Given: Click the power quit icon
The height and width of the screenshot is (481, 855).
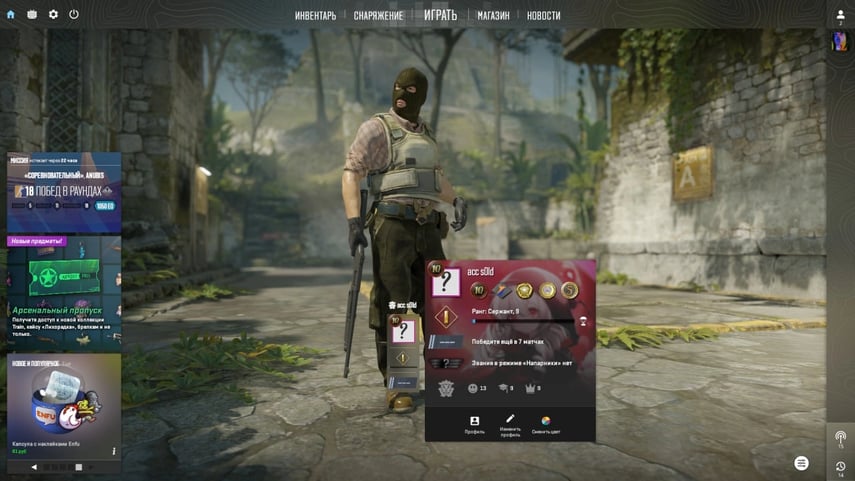Looking at the screenshot, I should 74,15.
